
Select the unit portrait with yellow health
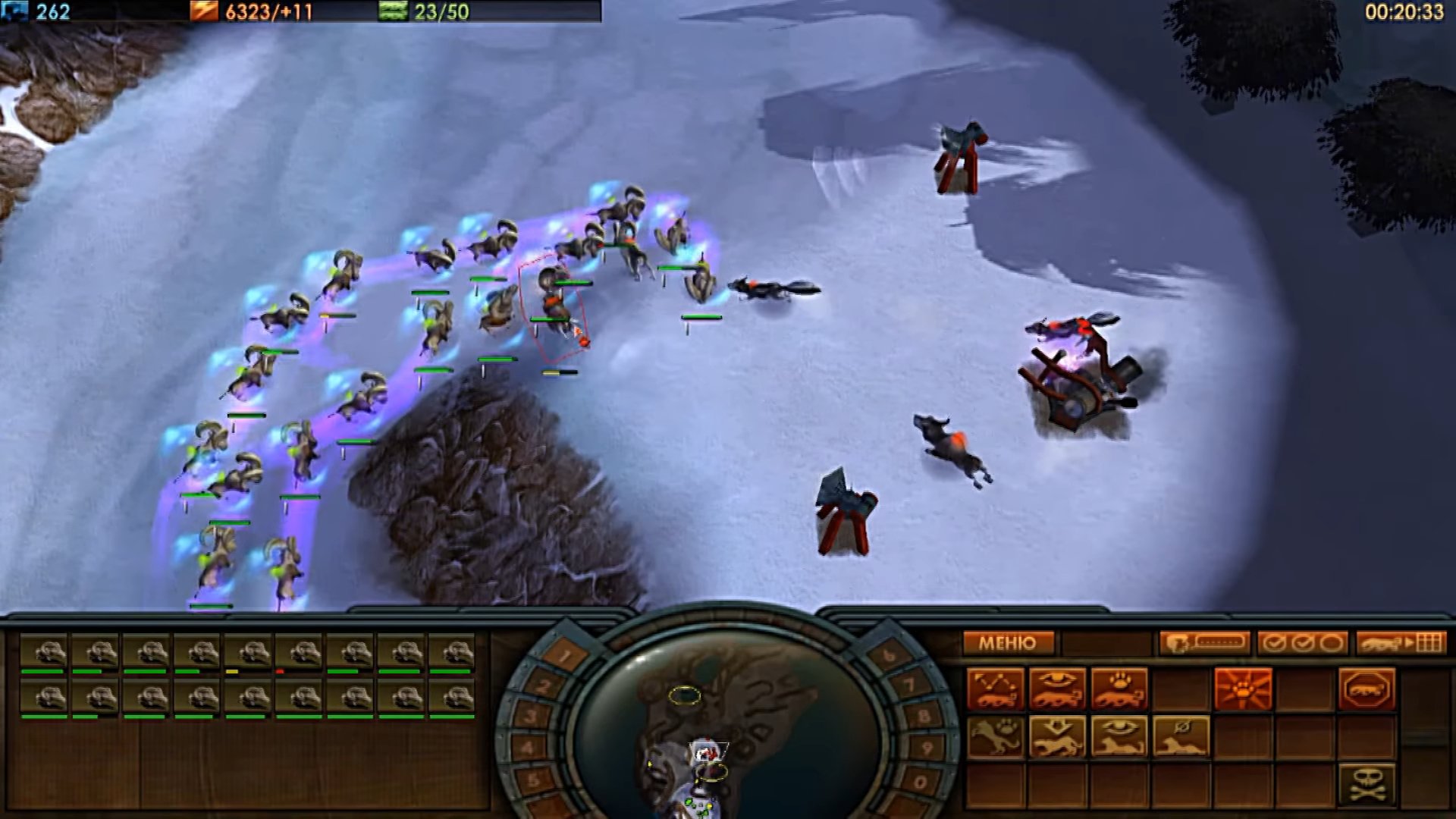tap(251, 654)
